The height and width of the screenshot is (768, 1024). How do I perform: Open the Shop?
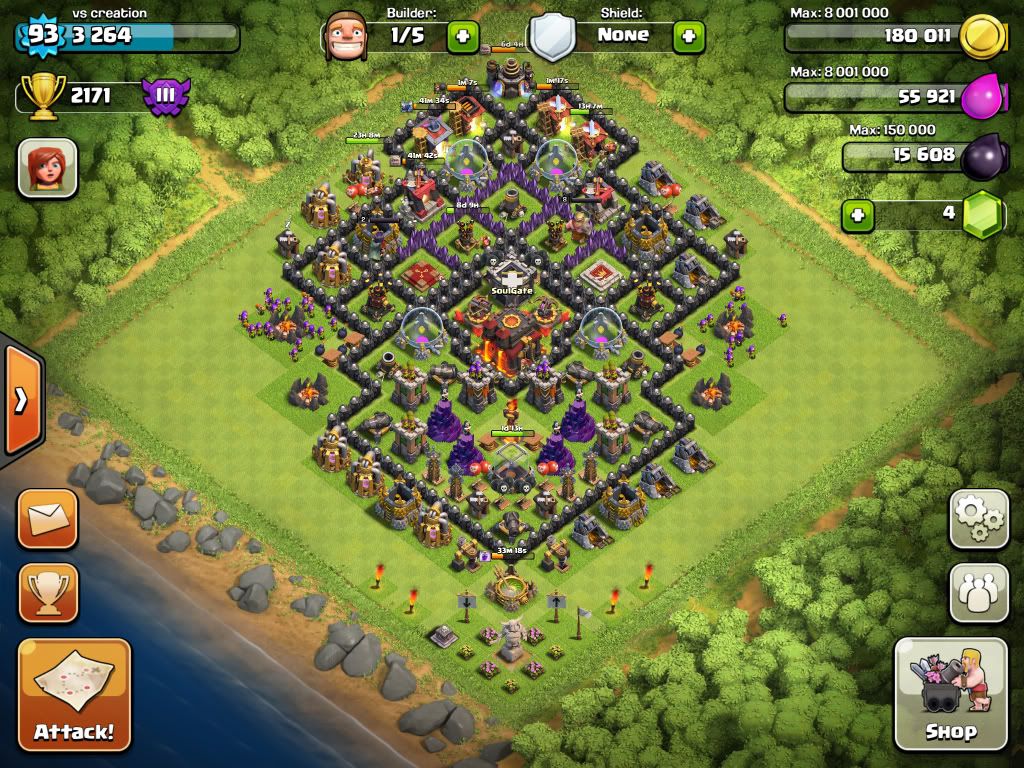tap(950, 693)
